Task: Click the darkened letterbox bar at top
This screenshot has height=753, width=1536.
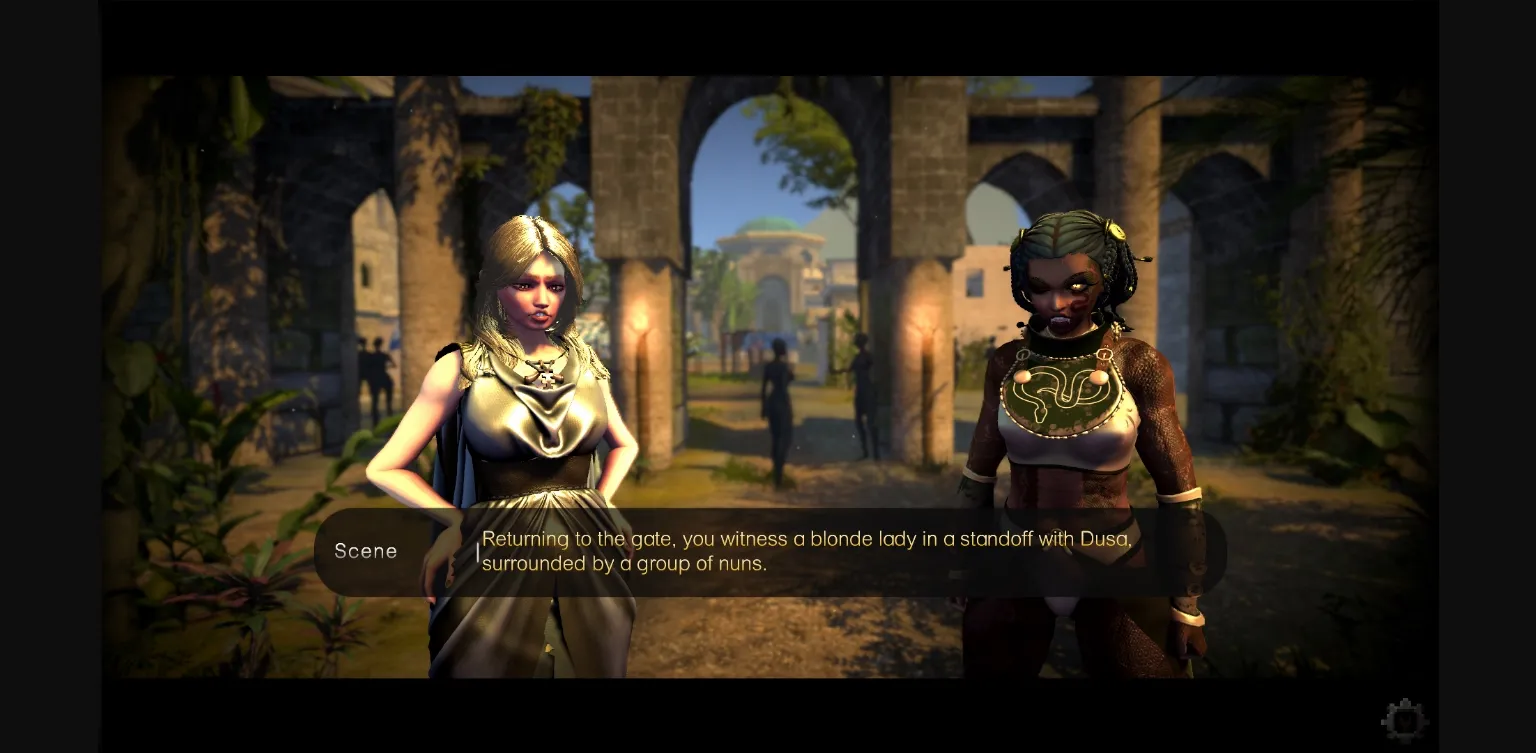Action: pos(768,38)
